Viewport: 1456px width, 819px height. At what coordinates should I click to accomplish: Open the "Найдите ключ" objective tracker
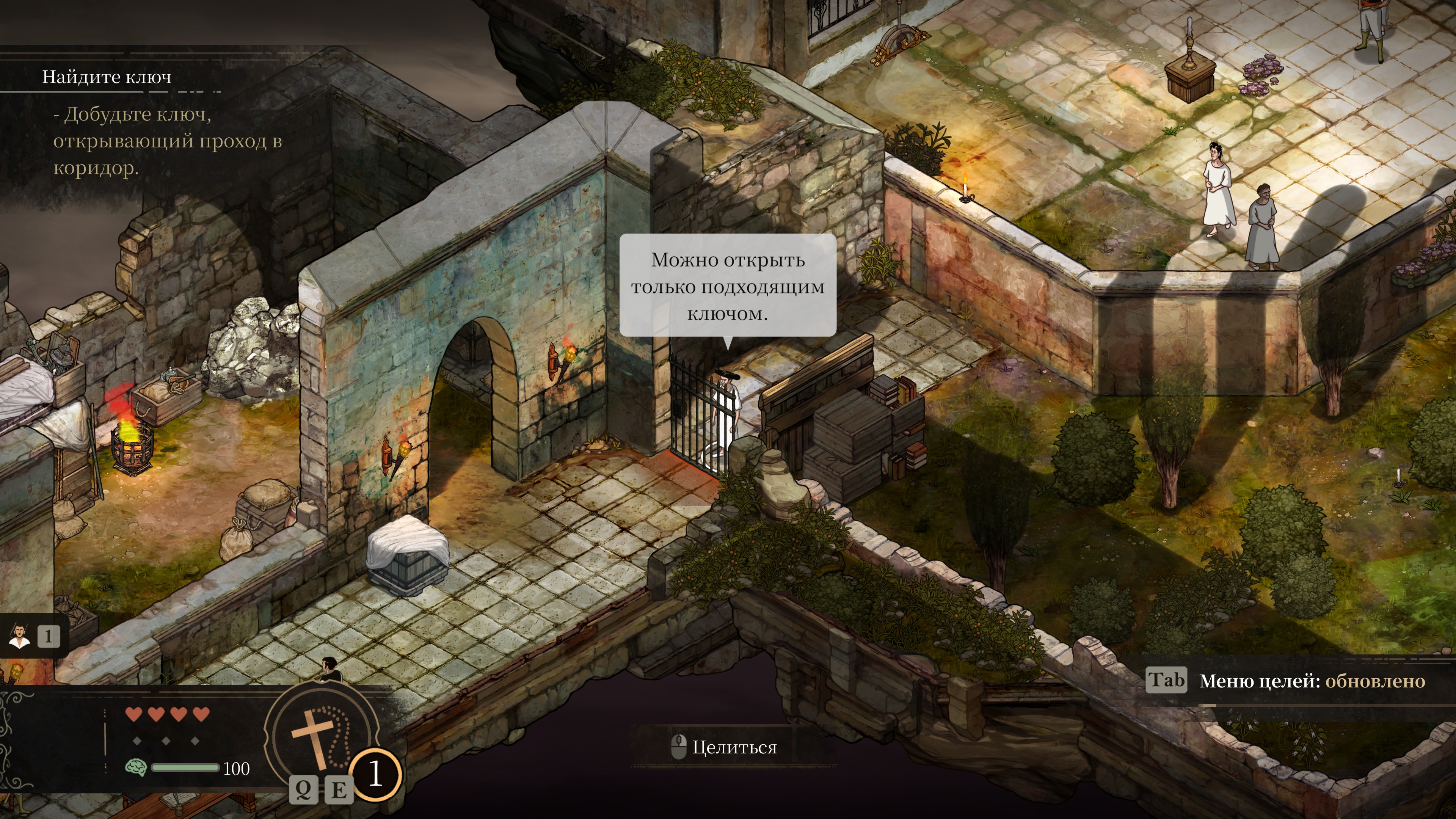click(107, 77)
